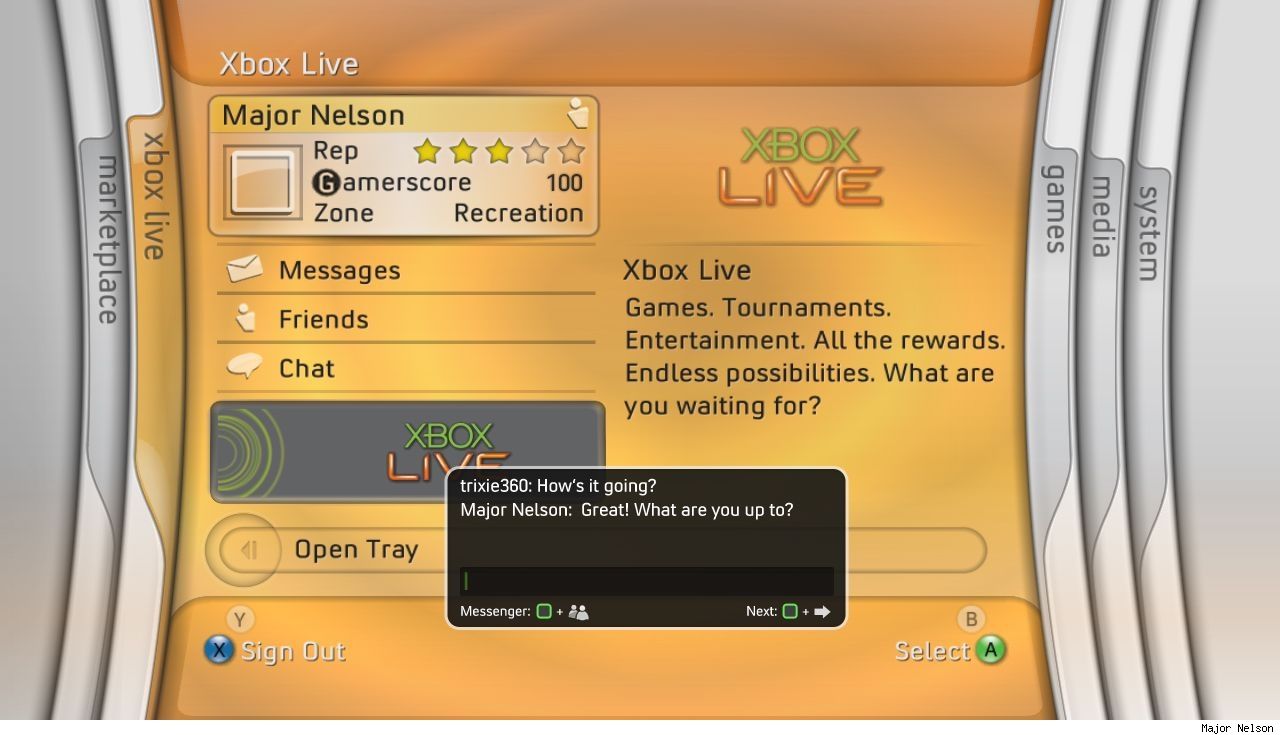
Task: Click the Select label
Action: 933,650
